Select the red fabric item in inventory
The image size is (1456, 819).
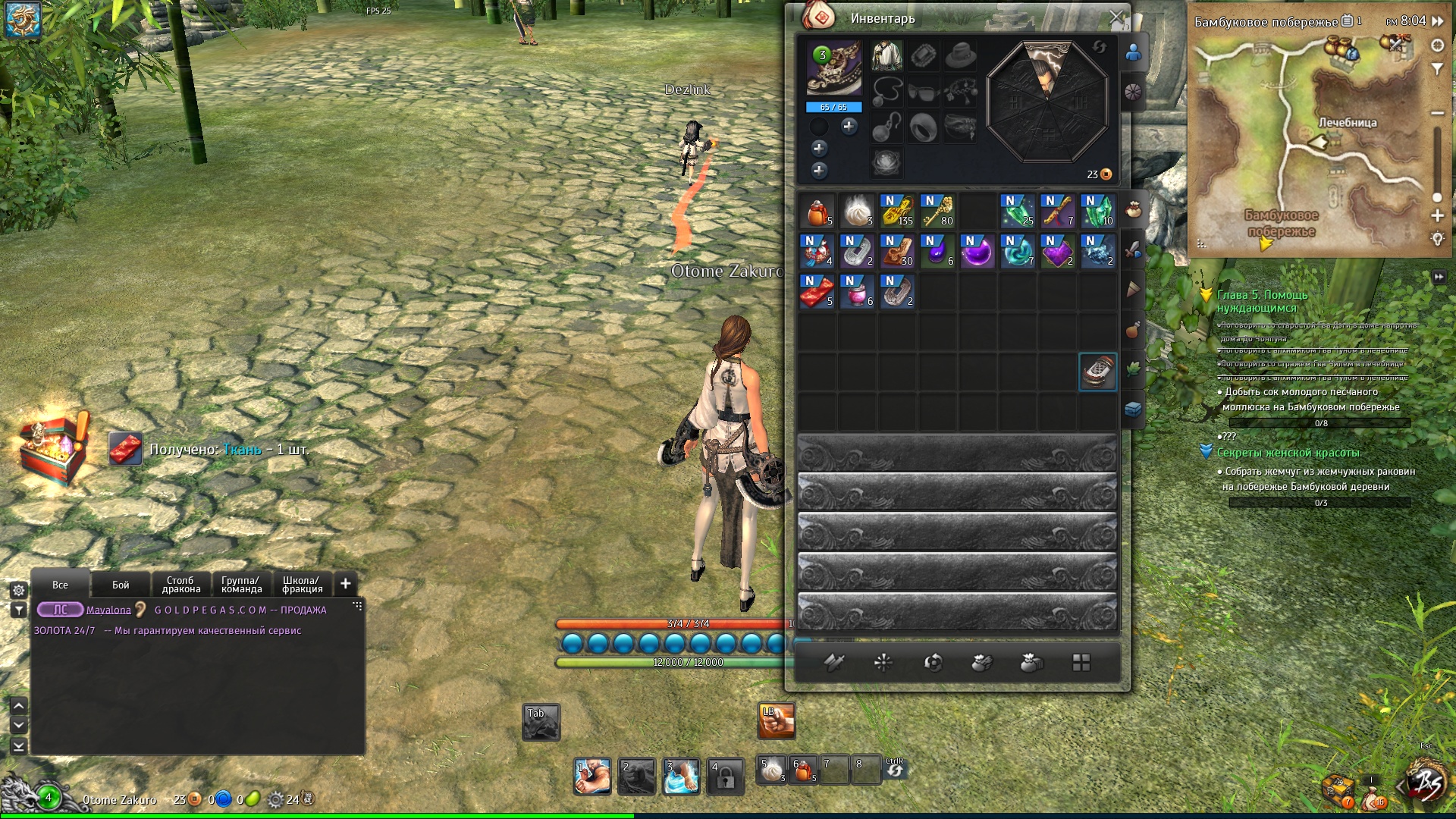click(x=817, y=291)
